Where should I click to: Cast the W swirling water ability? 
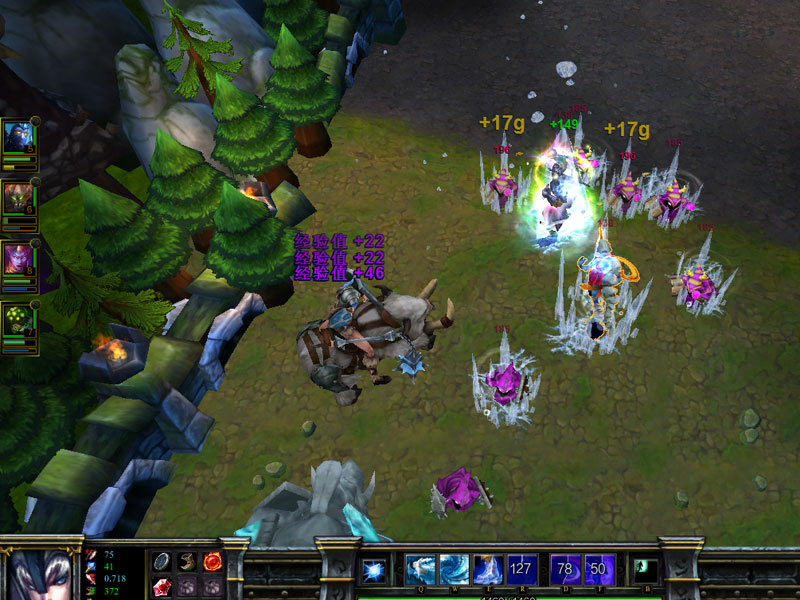click(x=453, y=569)
